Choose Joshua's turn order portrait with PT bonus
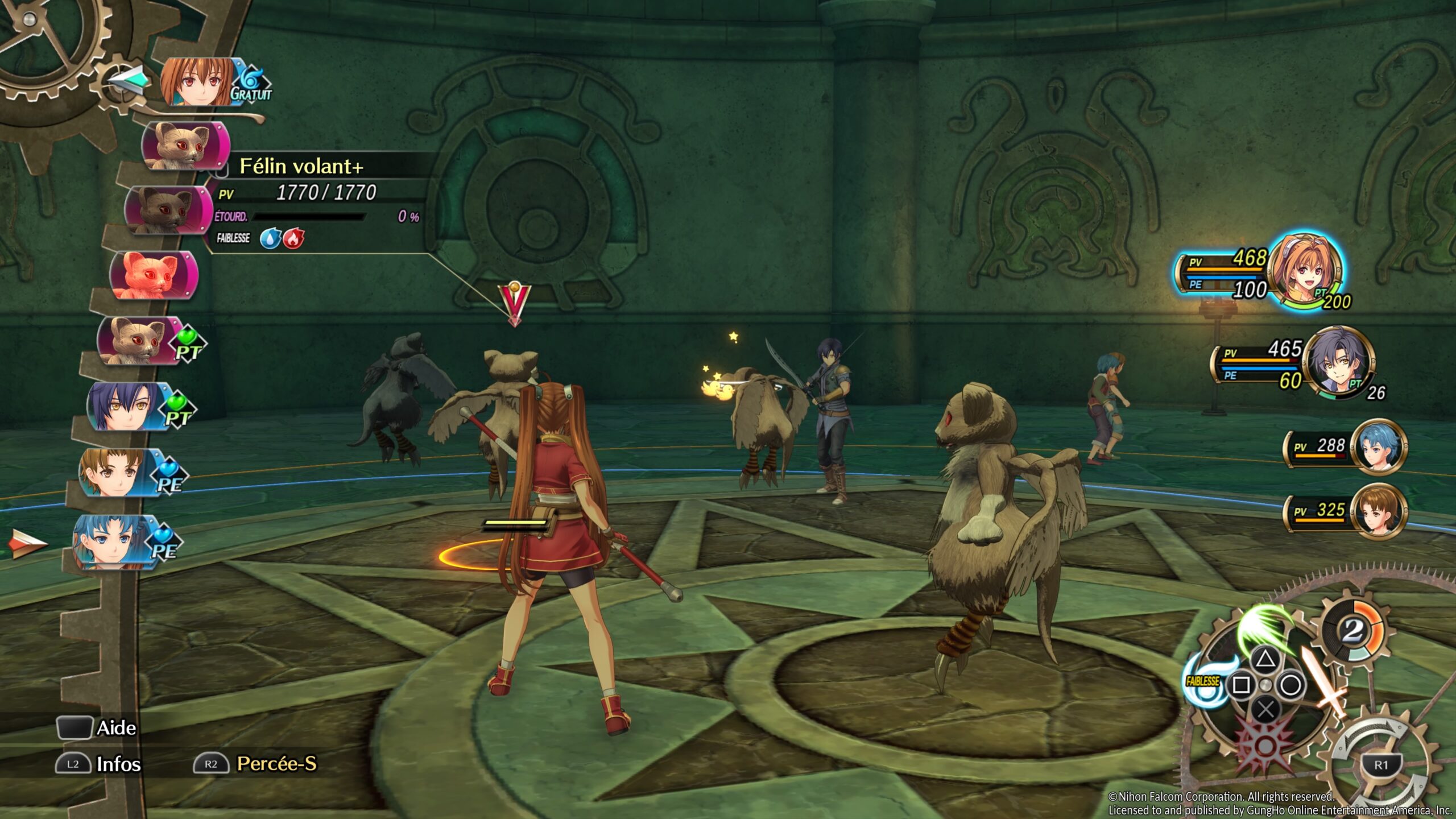The width and height of the screenshot is (1456, 819). 128,406
